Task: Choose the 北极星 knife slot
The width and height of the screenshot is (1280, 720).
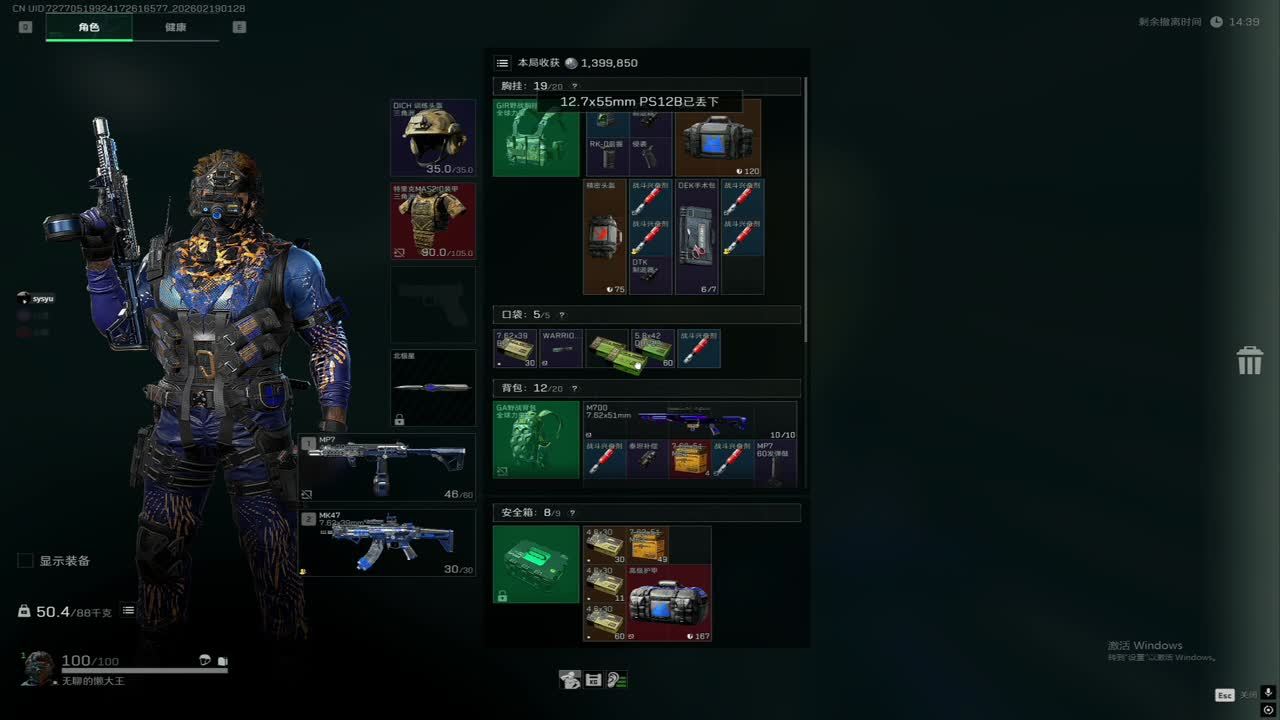Action: [x=433, y=388]
